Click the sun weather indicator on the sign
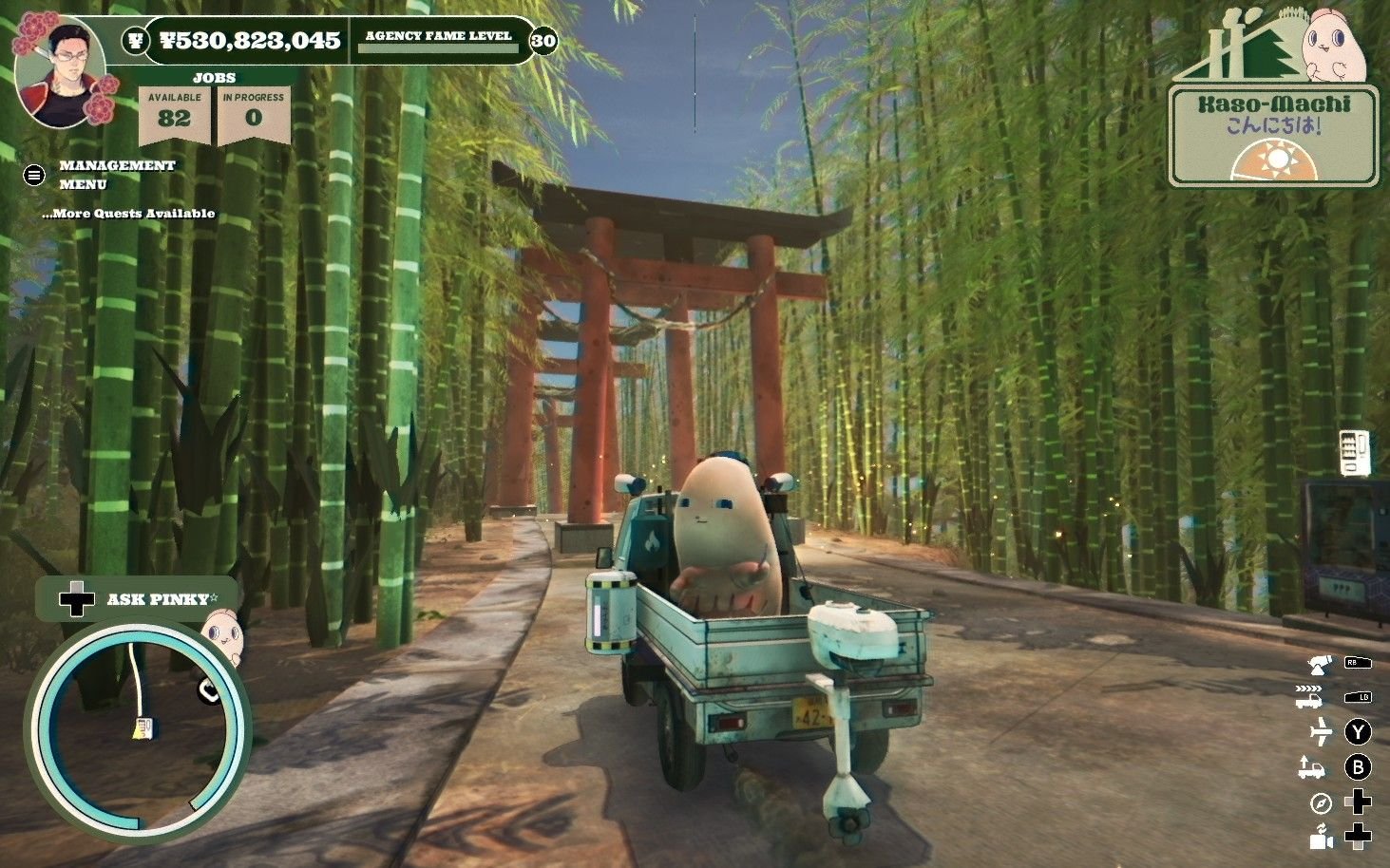1390x868 pixels. point(1276,159)
